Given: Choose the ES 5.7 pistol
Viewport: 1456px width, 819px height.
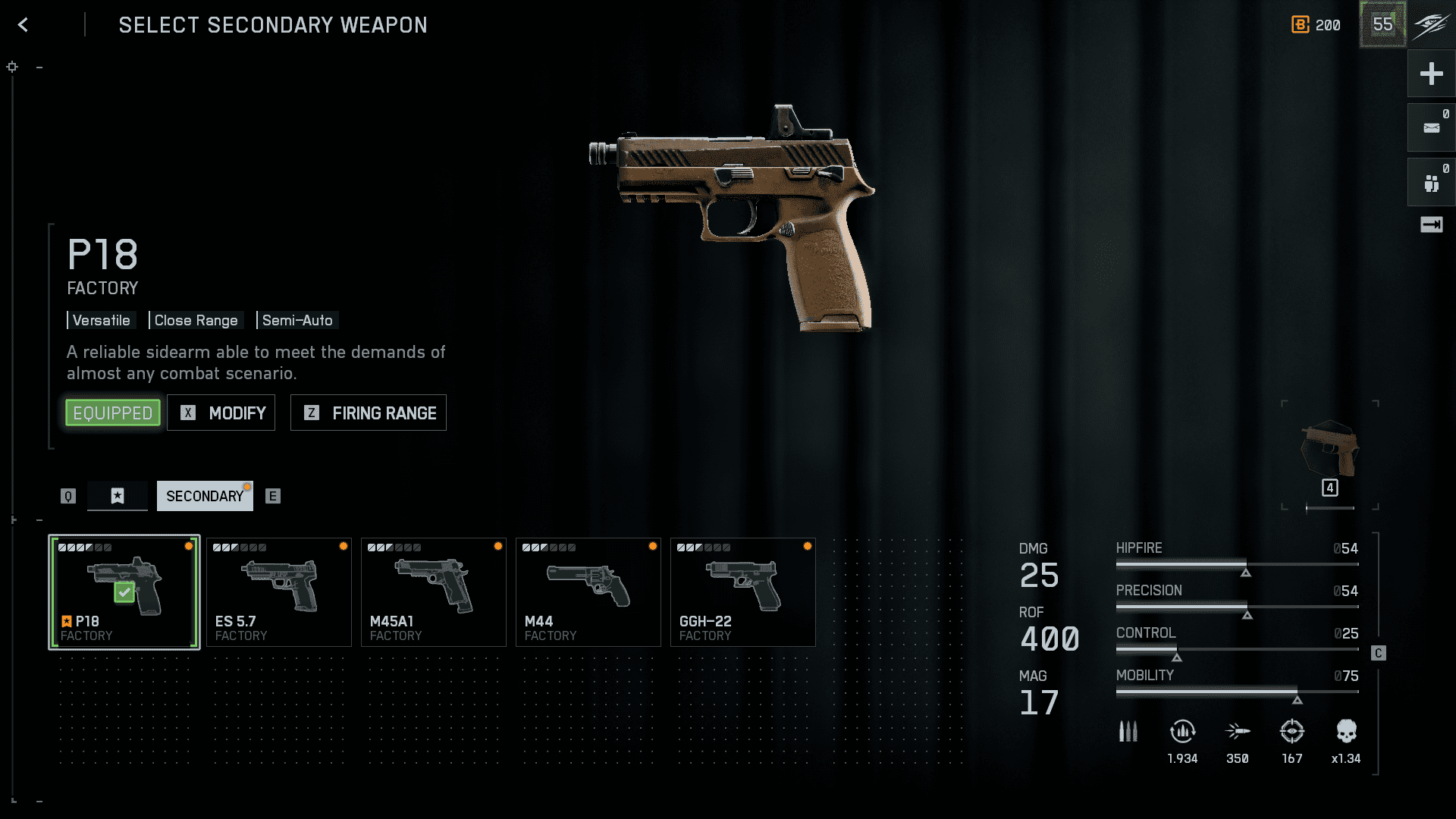Looking at the screenshot, I should click(279, 592).
